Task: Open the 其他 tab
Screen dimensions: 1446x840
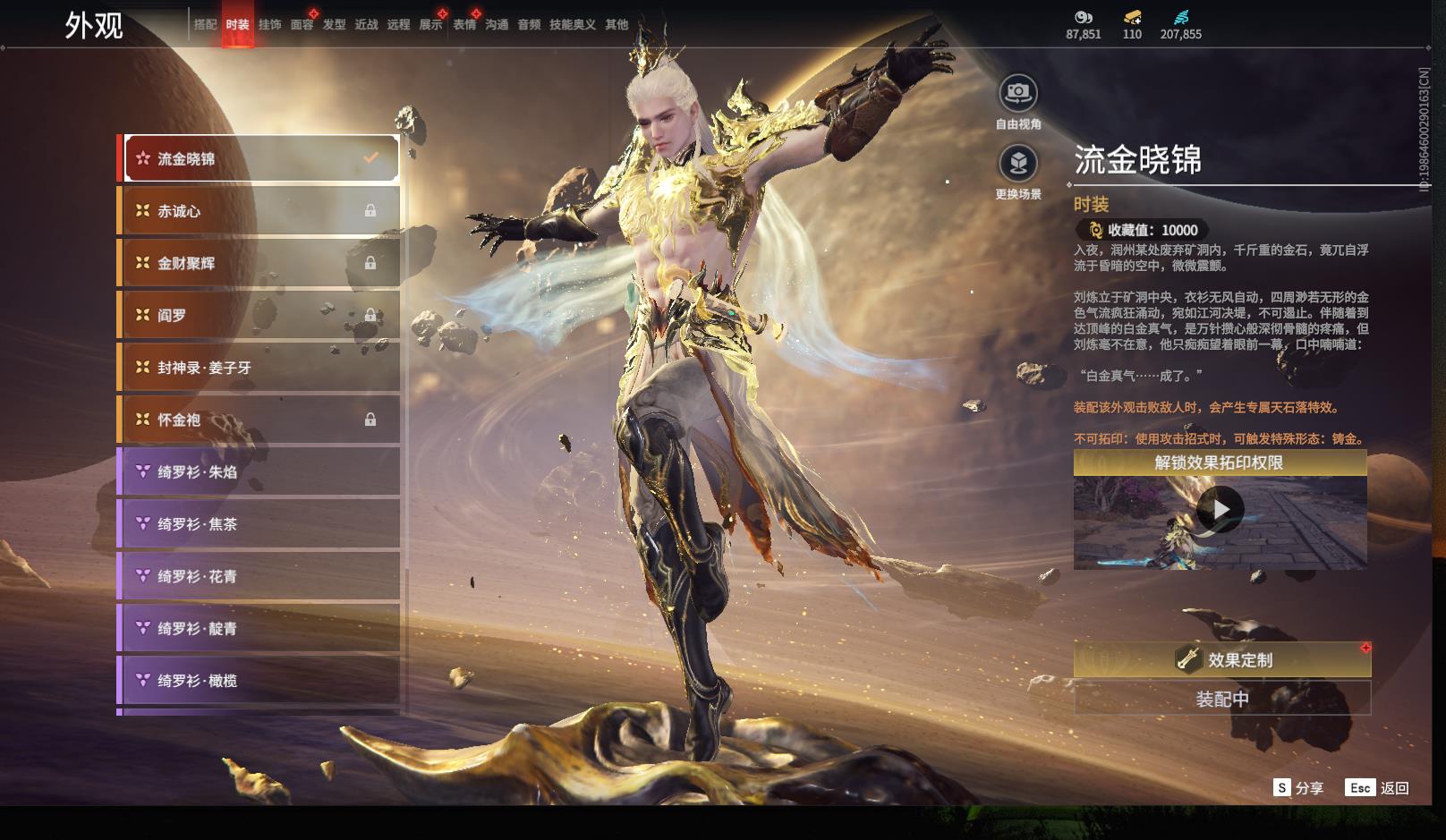Action: click(617, 25)
